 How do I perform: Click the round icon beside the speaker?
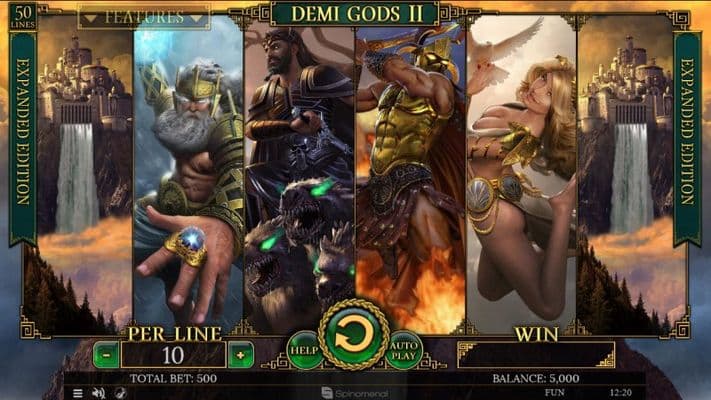pyautogui.click(x=118, y=393)
